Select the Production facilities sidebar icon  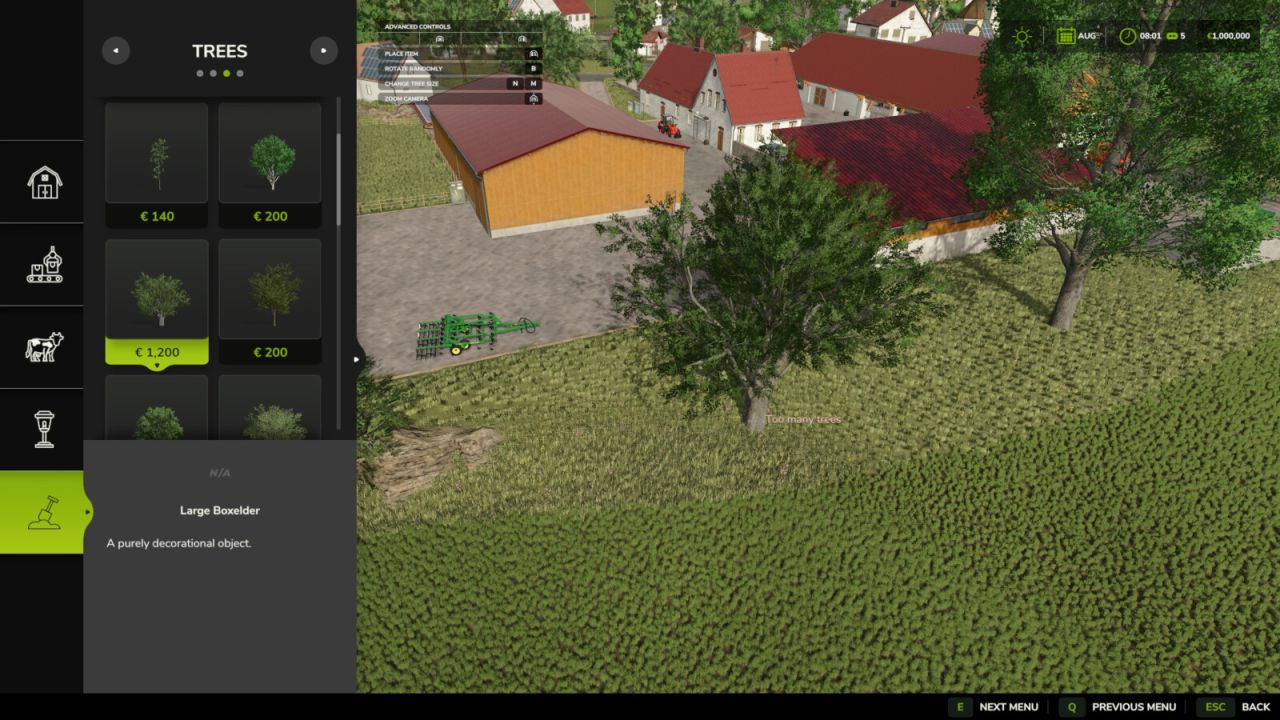click(42, 263)
